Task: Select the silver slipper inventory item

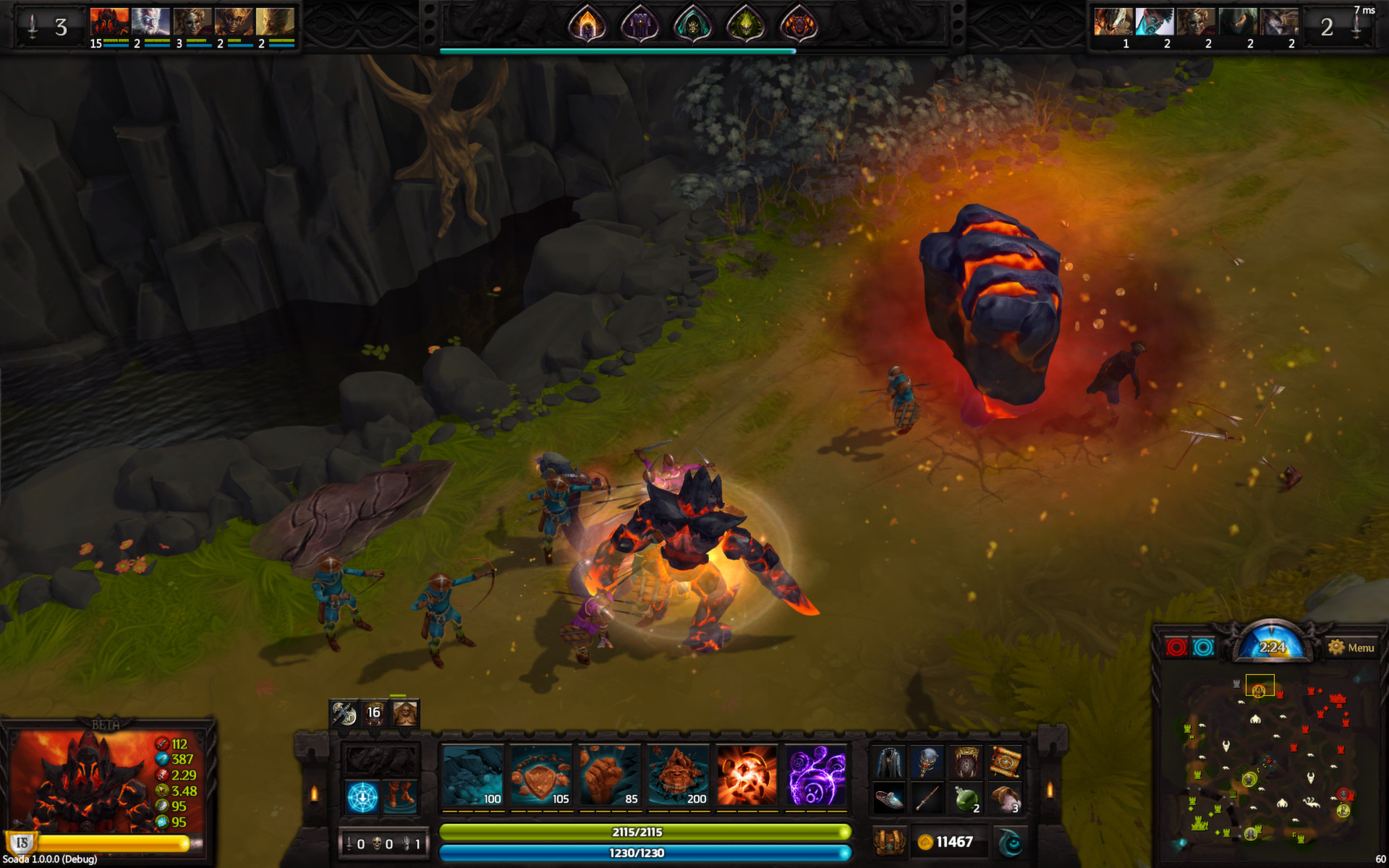Action: (889, 799)
